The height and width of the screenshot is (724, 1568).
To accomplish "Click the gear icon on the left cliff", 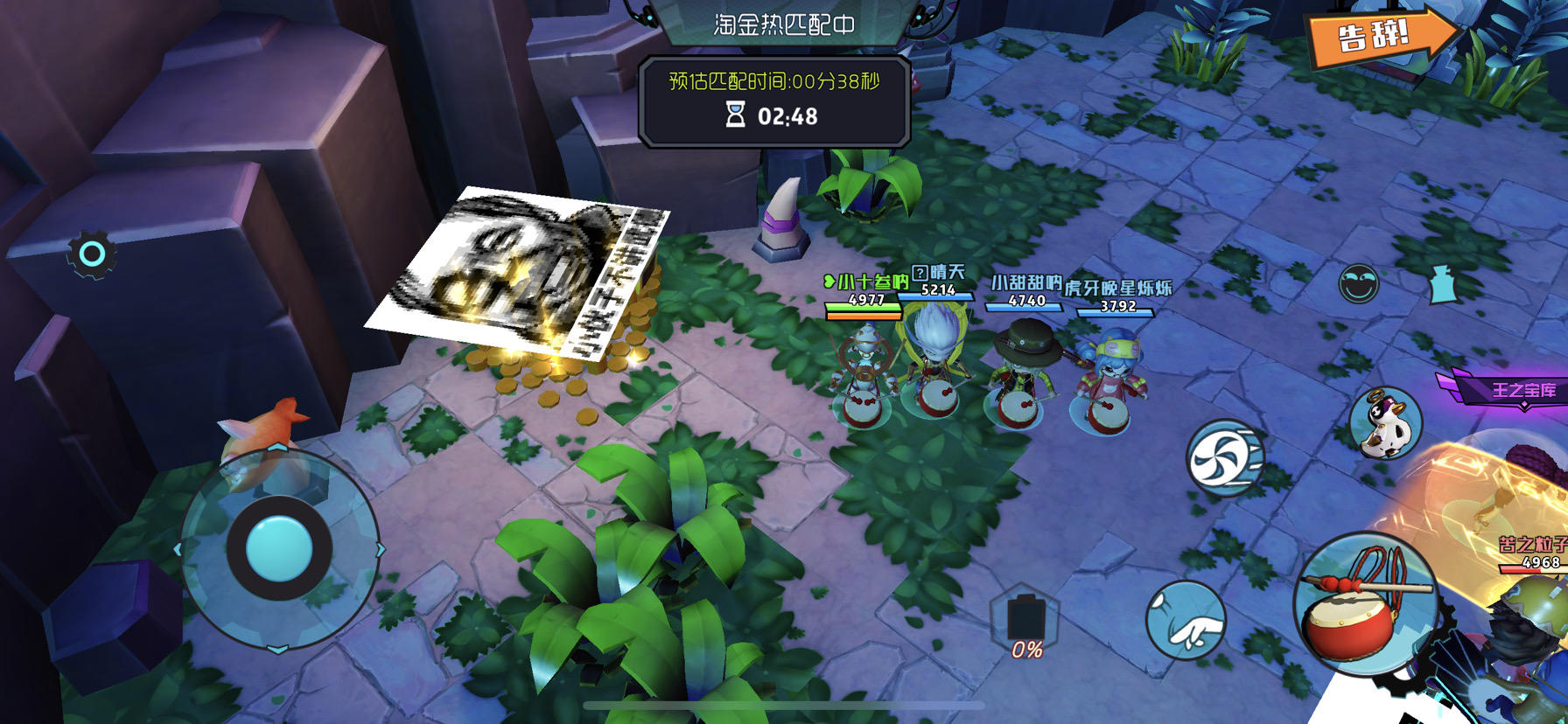I will (x=90, y=253).
